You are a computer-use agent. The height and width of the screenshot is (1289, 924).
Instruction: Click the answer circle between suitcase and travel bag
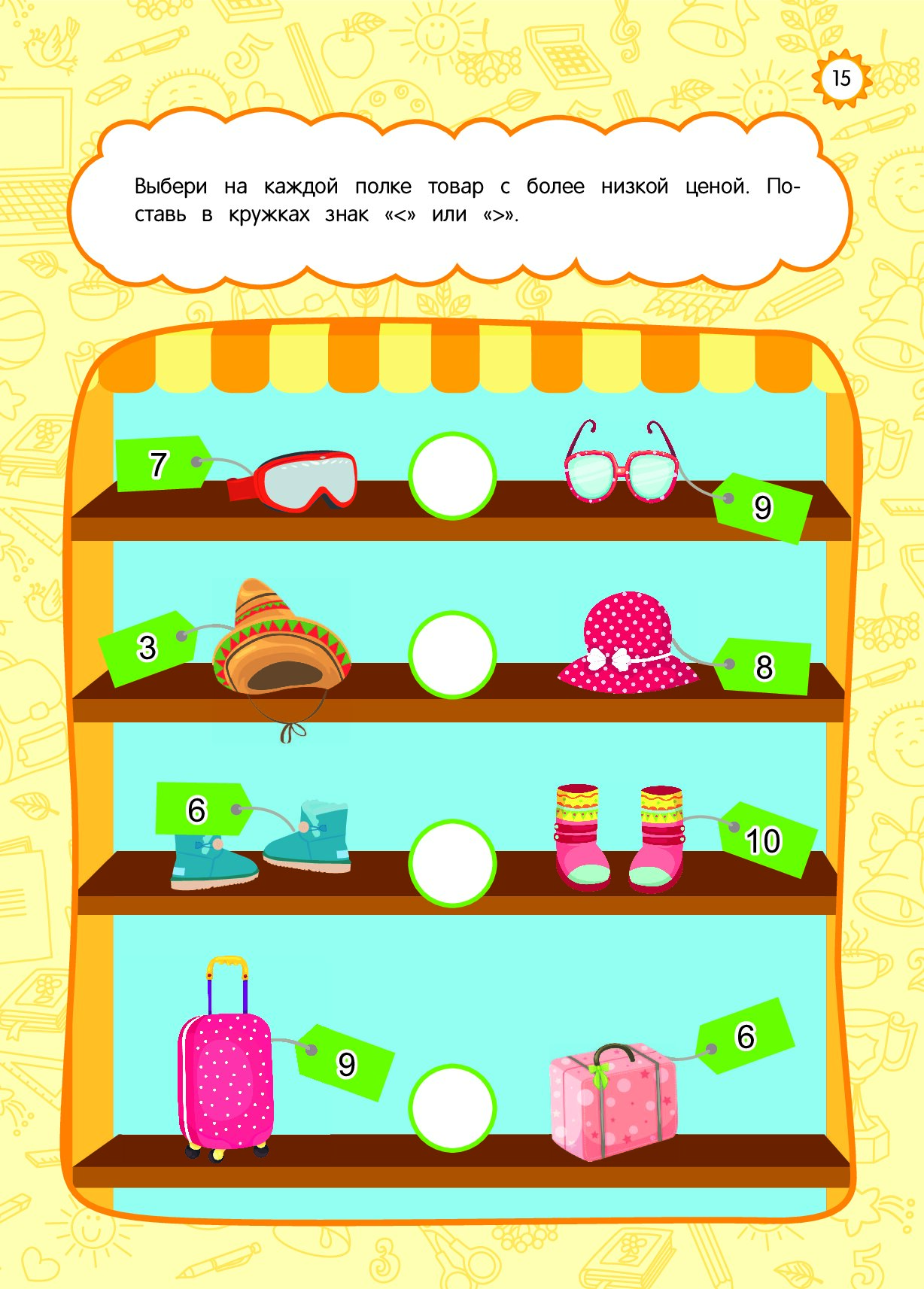452,1107
